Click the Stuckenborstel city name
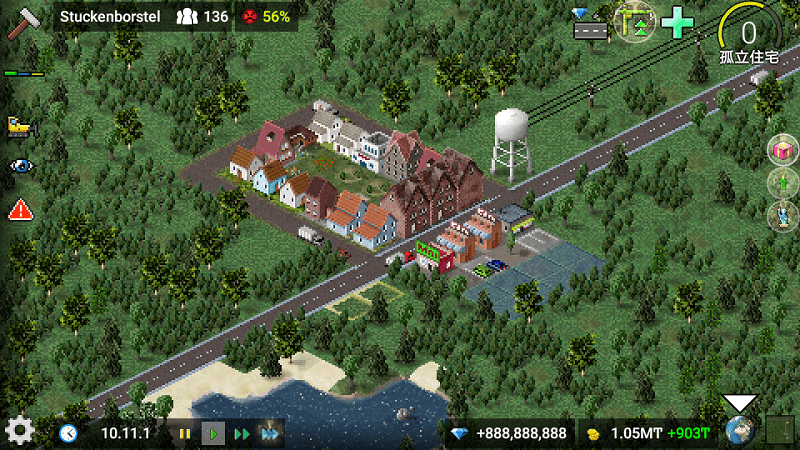 coord(110,17)
